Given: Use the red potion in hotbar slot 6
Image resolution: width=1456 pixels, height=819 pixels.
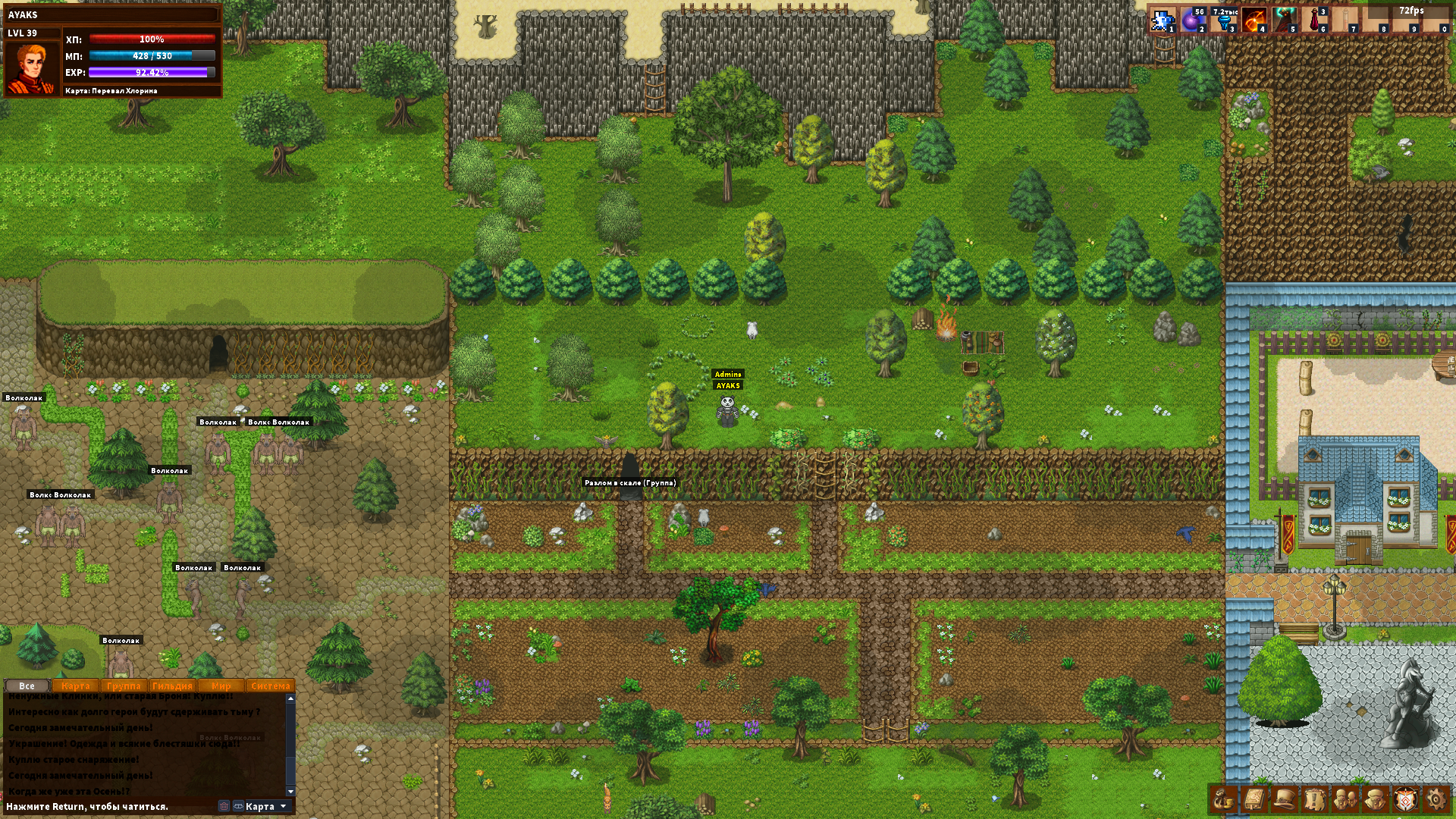Looking at the screenshot, I should point(1314,20).
